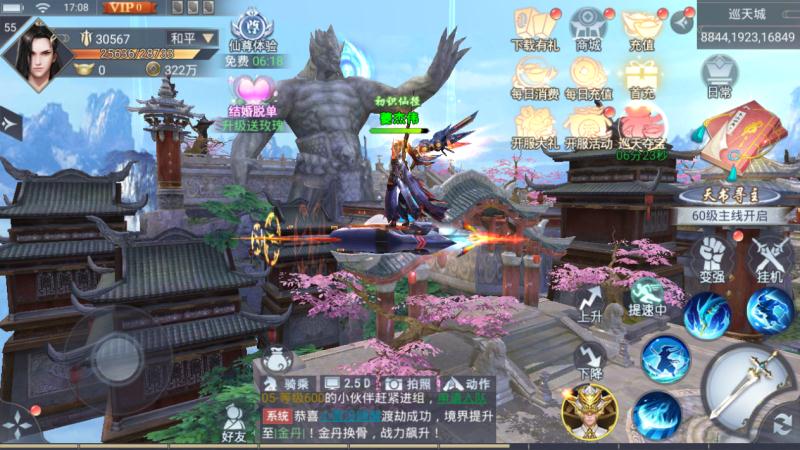This screenshot has height=450, width=800.
Task: Toggle 挂机 auto-battle with crossed swords
Action: 769,255
